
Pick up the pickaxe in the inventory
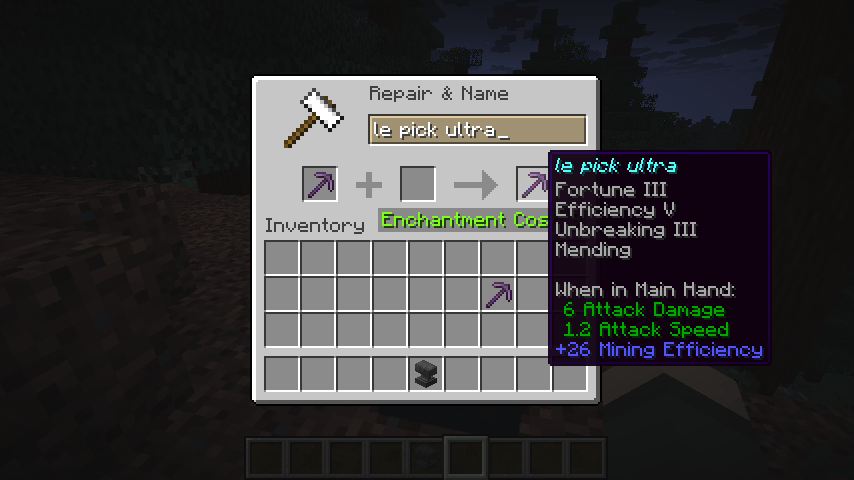click(498, 294)
